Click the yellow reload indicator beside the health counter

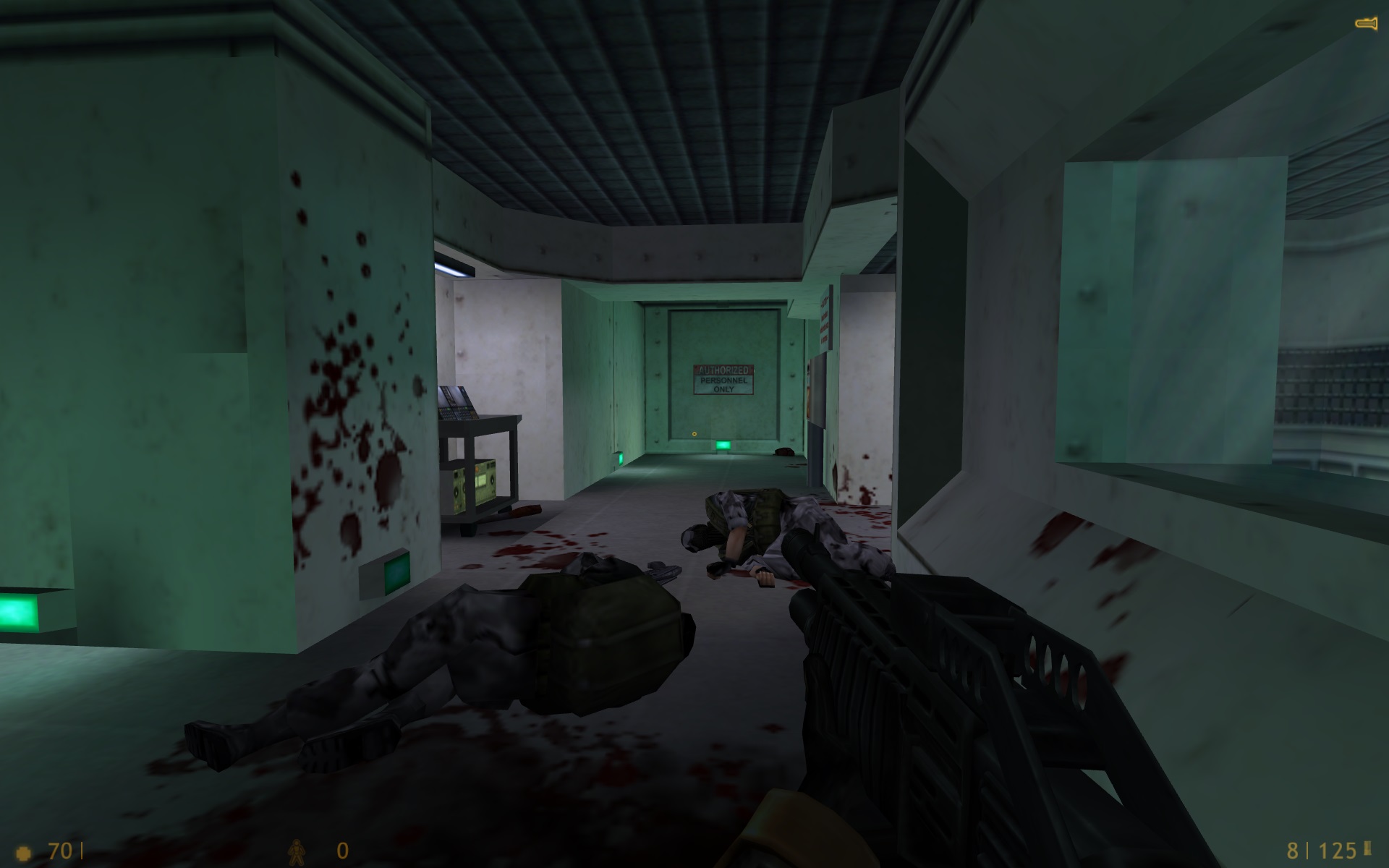[x=80, y=849]
